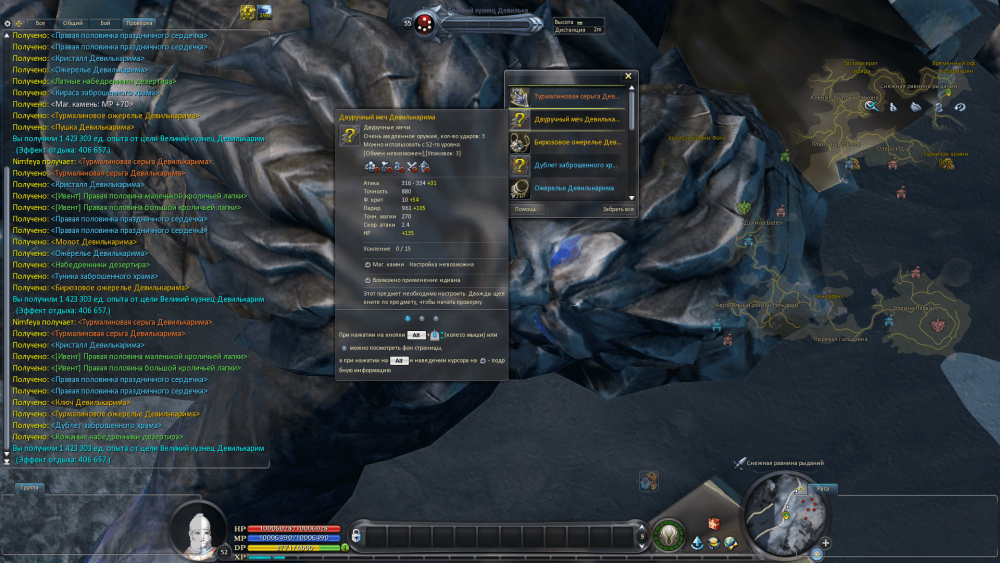Viewport: 1000px width, 563px height.
Task: Switch to the "Бой" chat tab
Action: coord(106,22)
